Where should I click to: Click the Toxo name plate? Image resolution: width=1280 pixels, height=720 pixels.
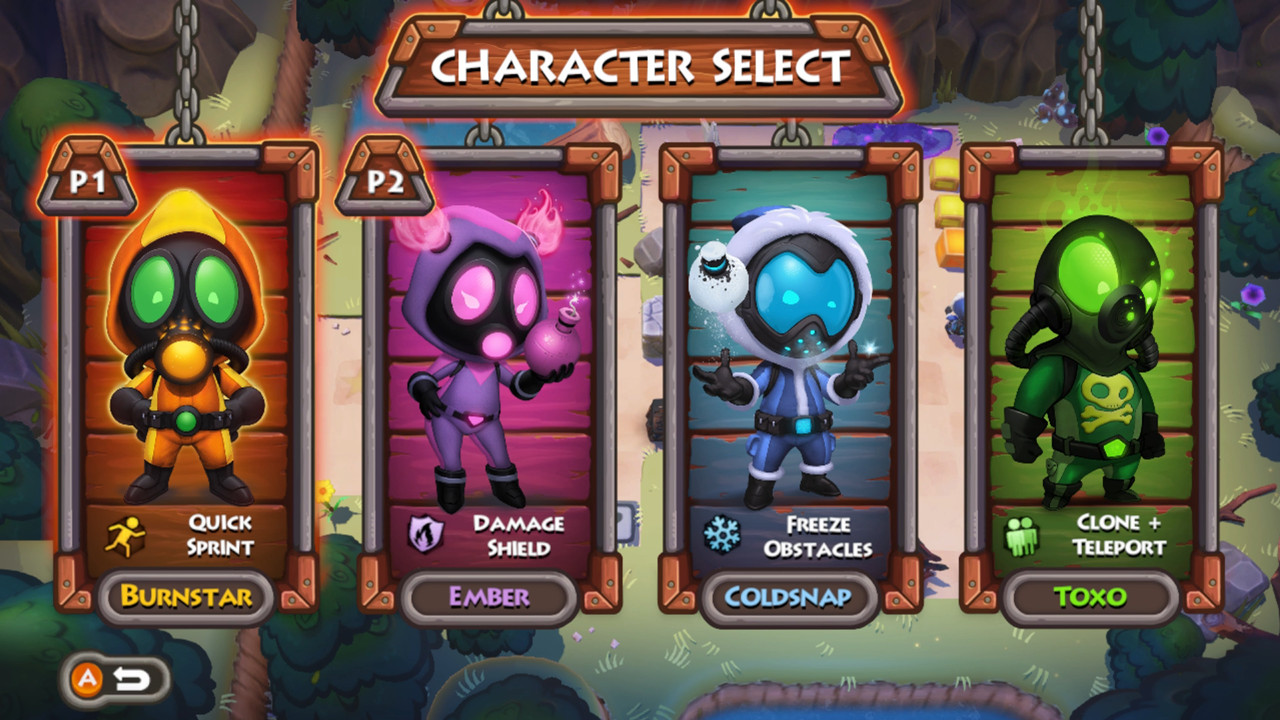point(1090,598)
